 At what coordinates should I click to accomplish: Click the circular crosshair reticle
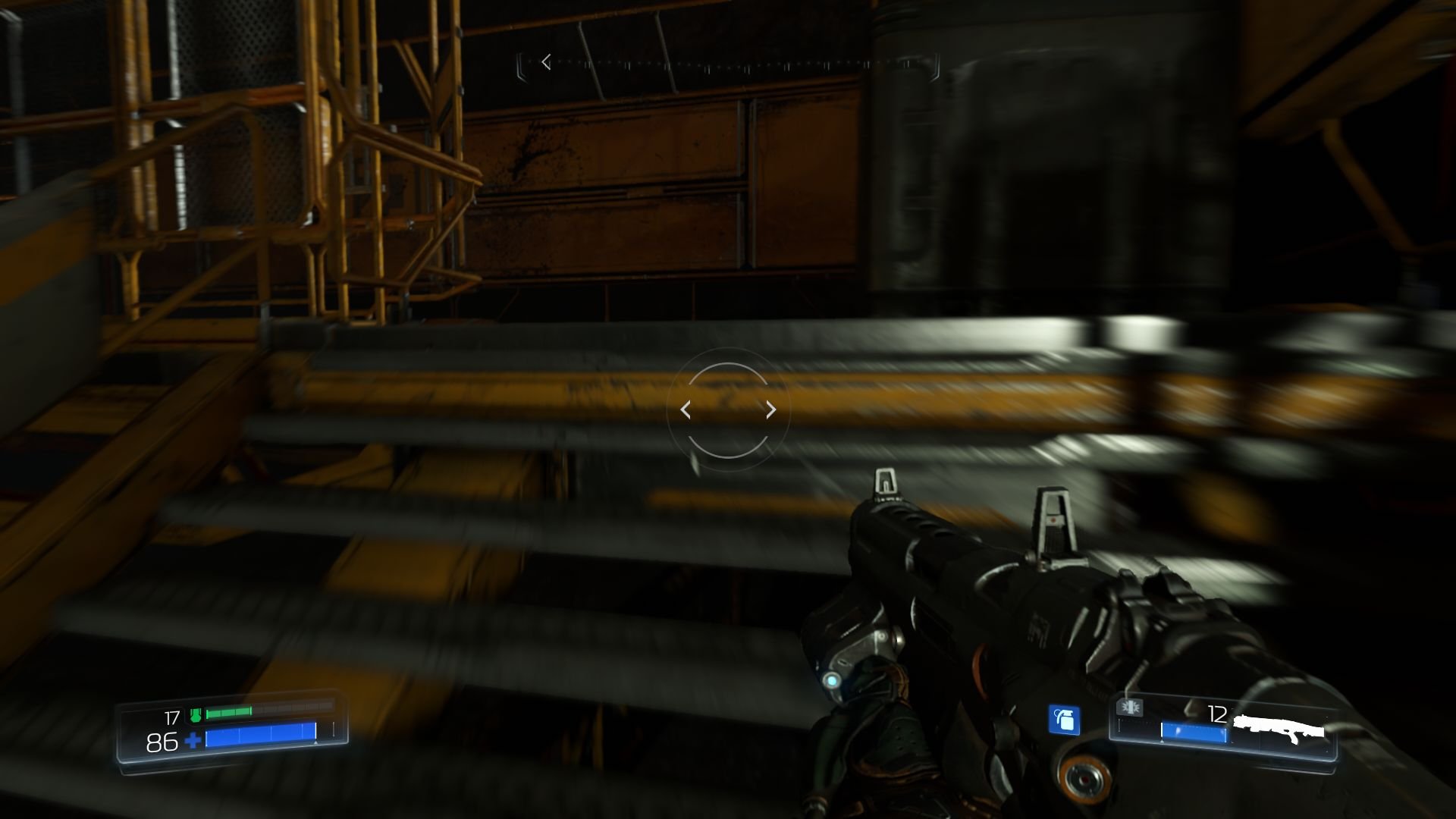pyautogui.click(x=726, y=409)
